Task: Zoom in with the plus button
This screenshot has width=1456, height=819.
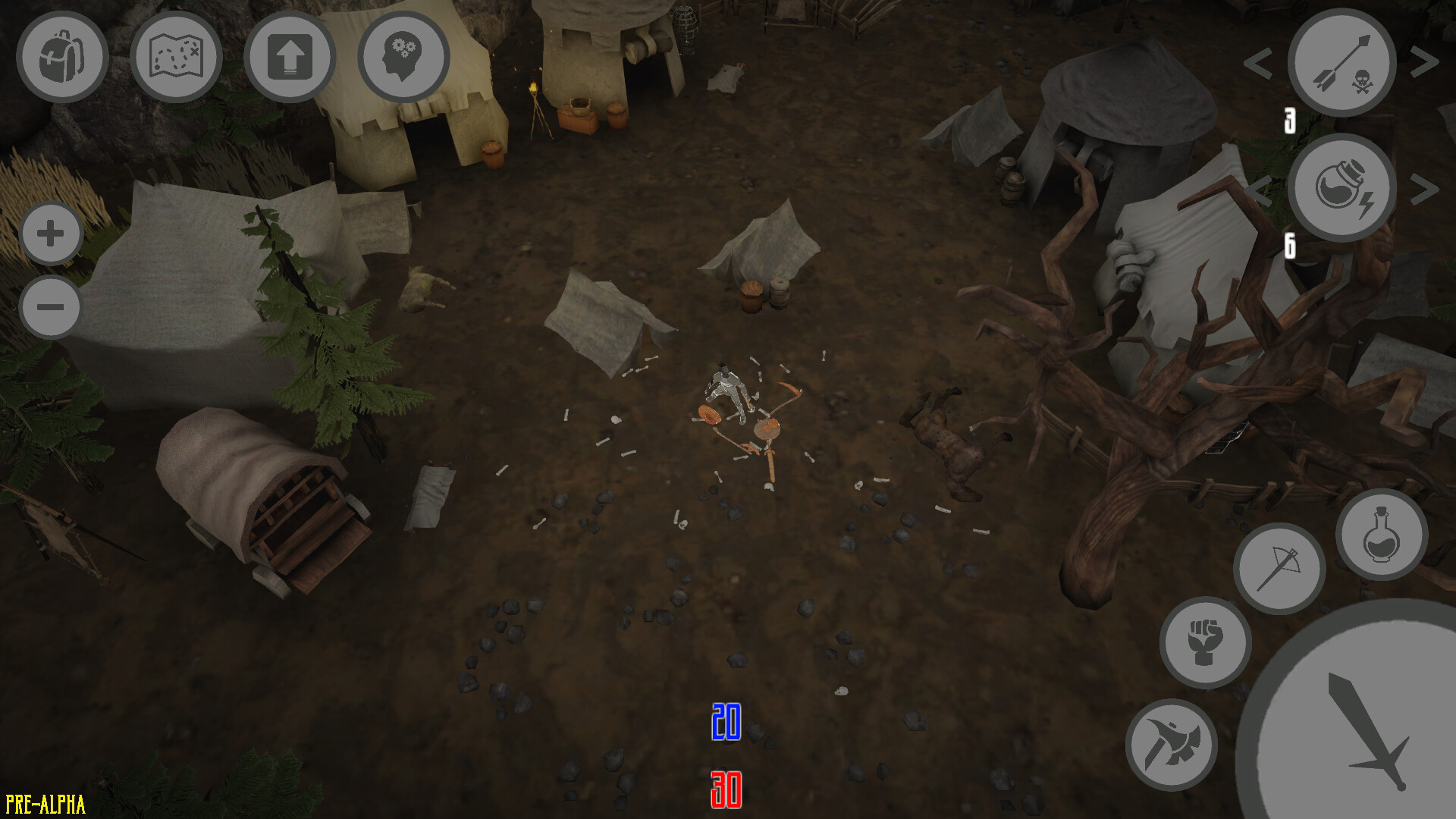Action: click(50, 233)
